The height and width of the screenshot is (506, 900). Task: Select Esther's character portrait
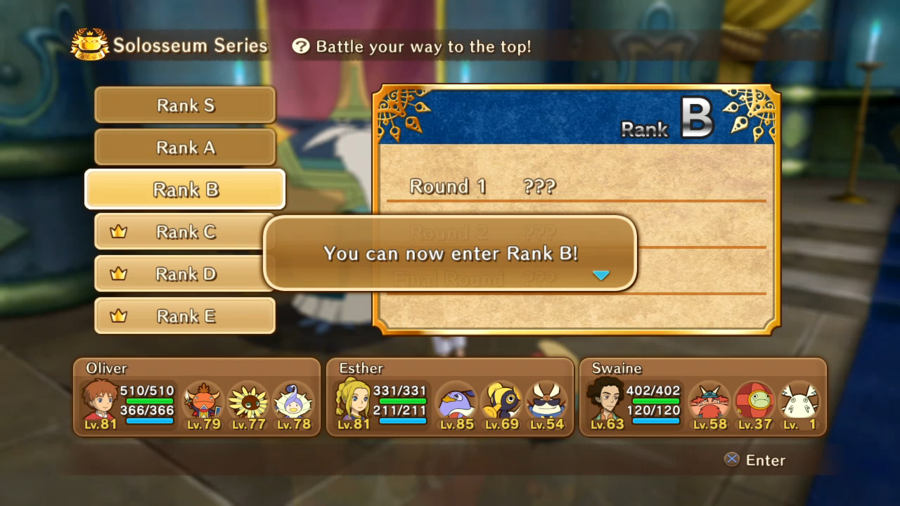[x=352, y=400]
